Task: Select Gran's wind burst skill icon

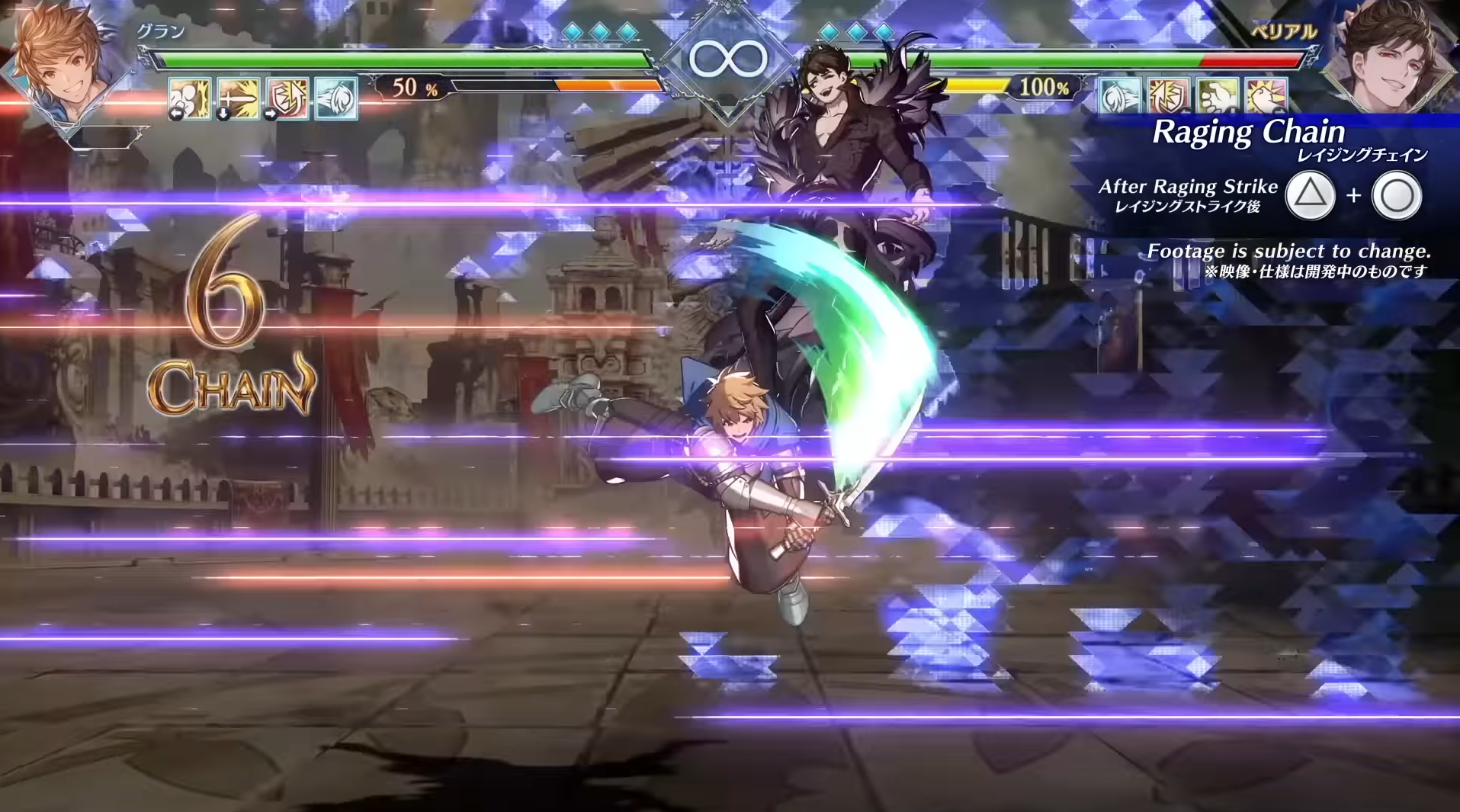Action: tap(337, 99)
